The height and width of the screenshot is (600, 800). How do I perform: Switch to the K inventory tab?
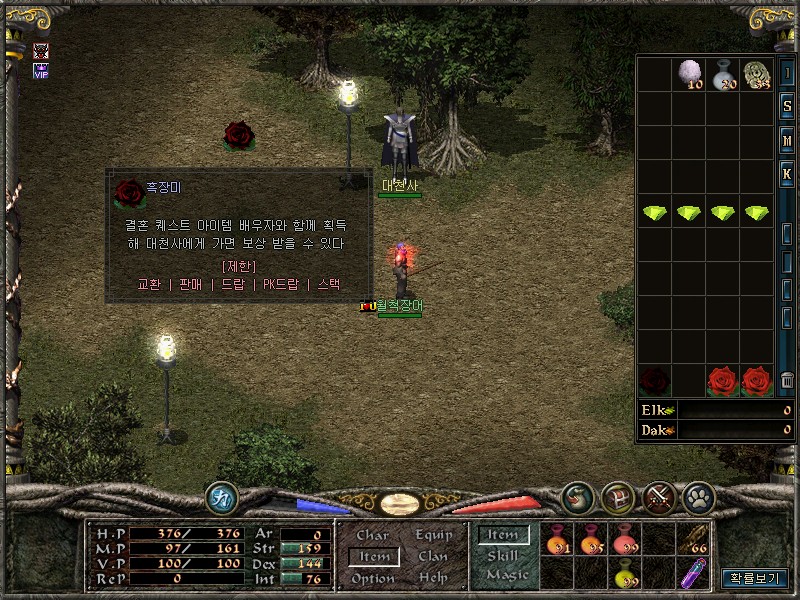coord(787,174)
